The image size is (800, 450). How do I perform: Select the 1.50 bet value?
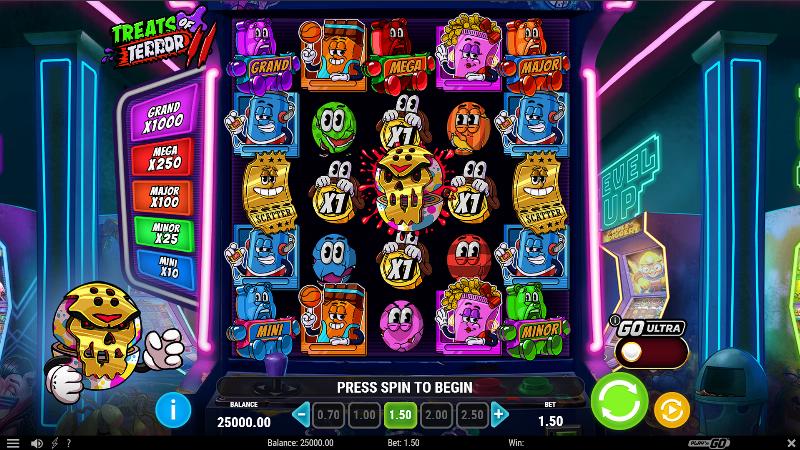click(400, 414)
